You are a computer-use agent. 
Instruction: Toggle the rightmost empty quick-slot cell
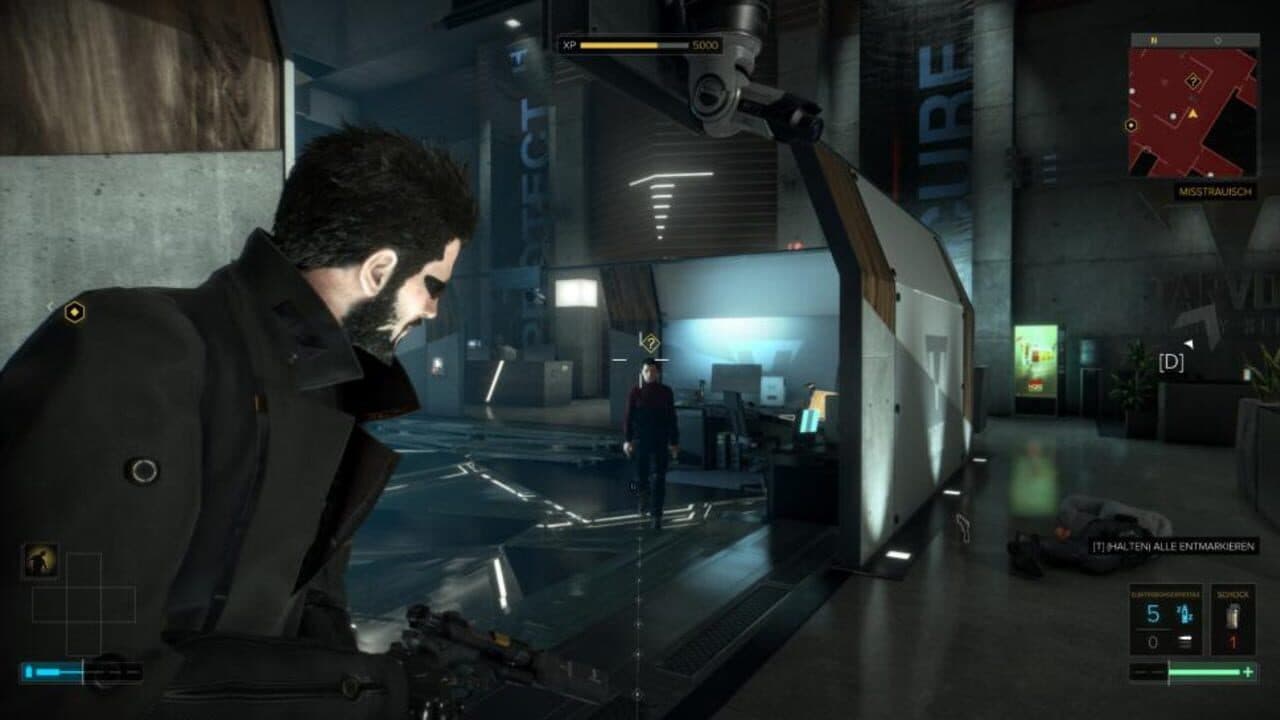pos(120,603)
